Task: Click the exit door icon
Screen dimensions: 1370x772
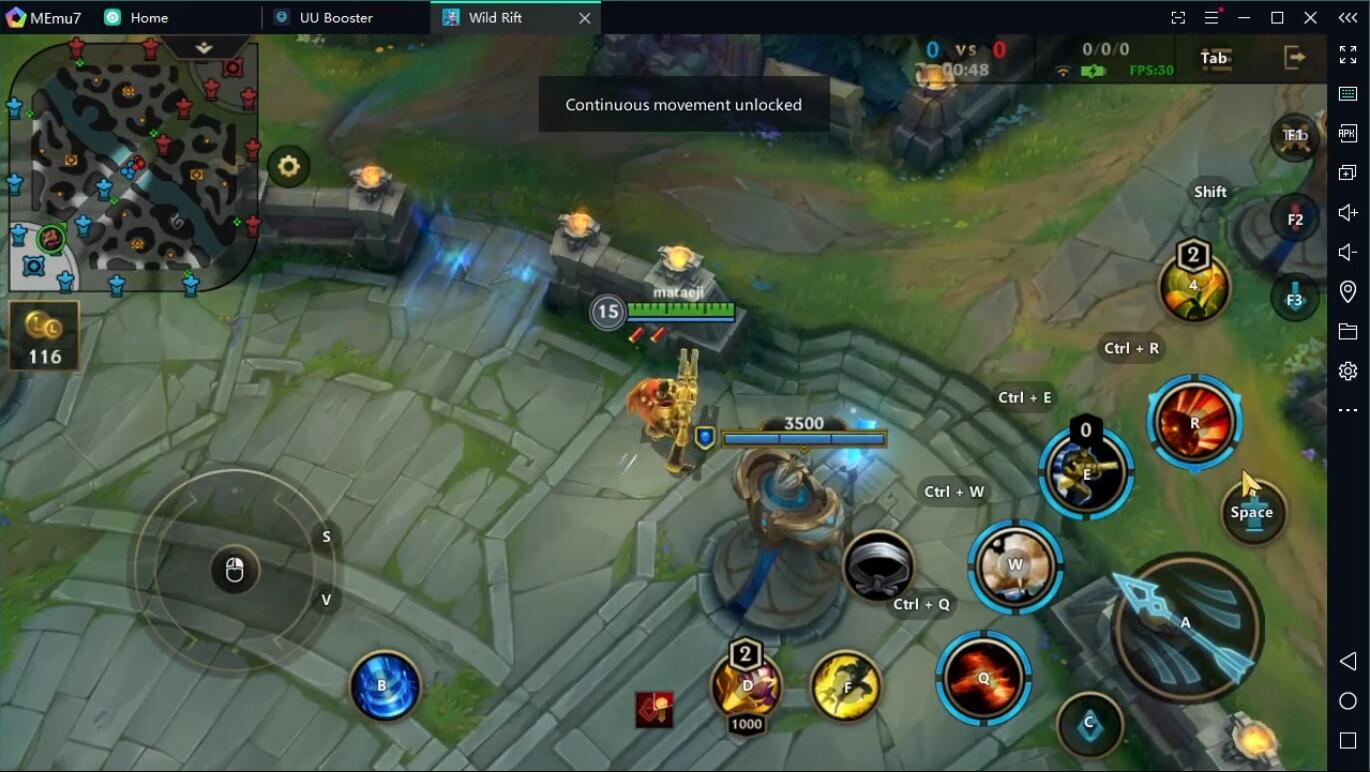Action: pyautogui.click(x=1295, y=58)
